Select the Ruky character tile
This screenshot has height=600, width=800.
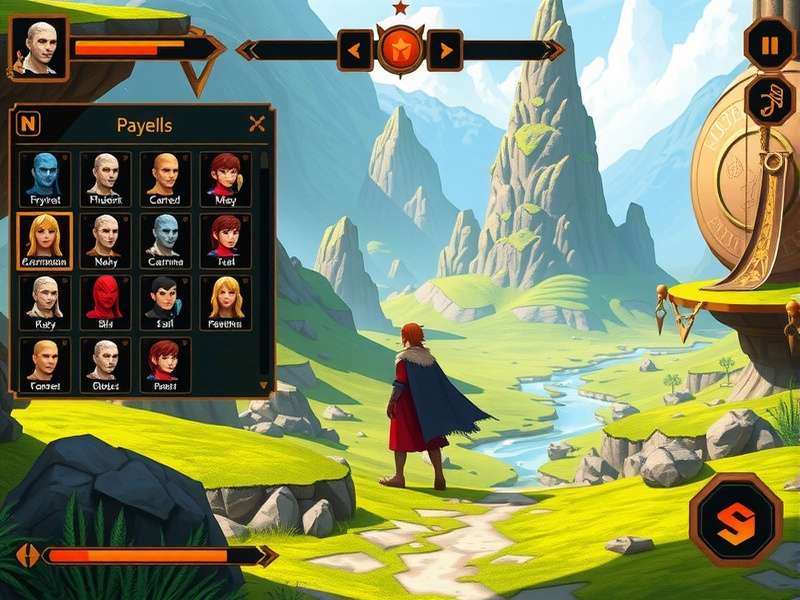point(45,302)
